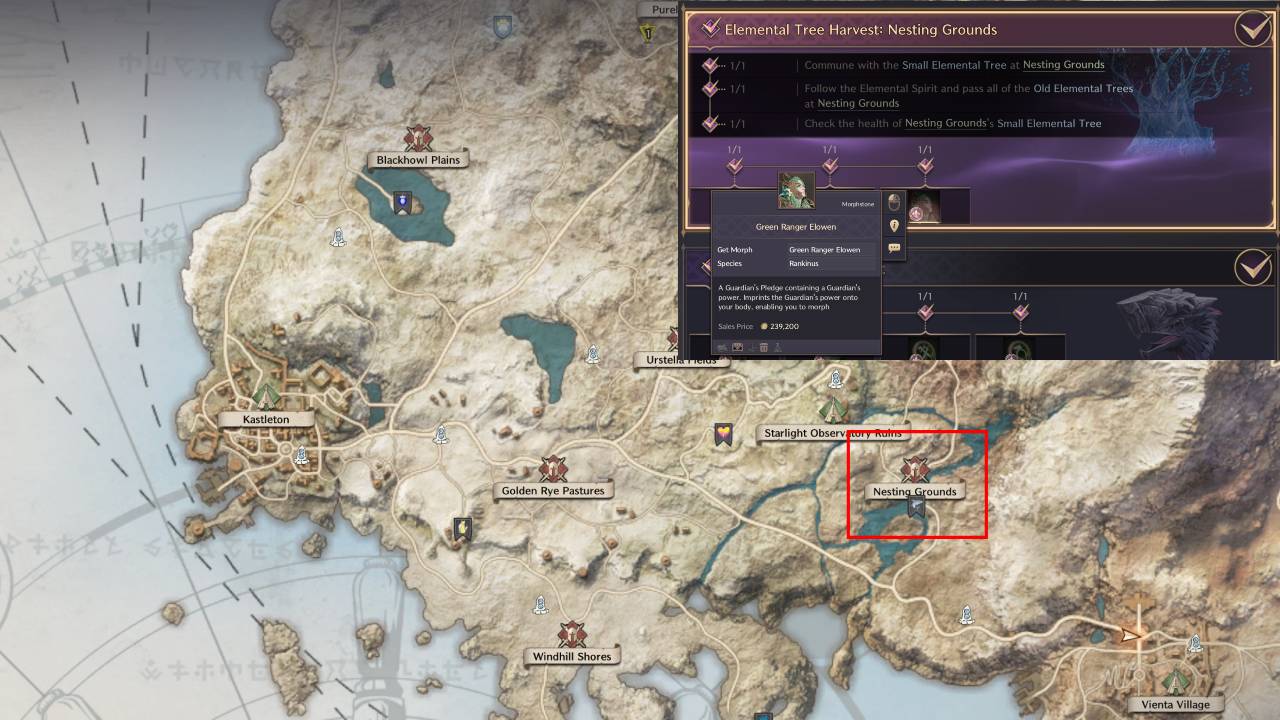Click the helmet icon at the top of the tooltip sidebar
1280x720 pixels.
893,203
